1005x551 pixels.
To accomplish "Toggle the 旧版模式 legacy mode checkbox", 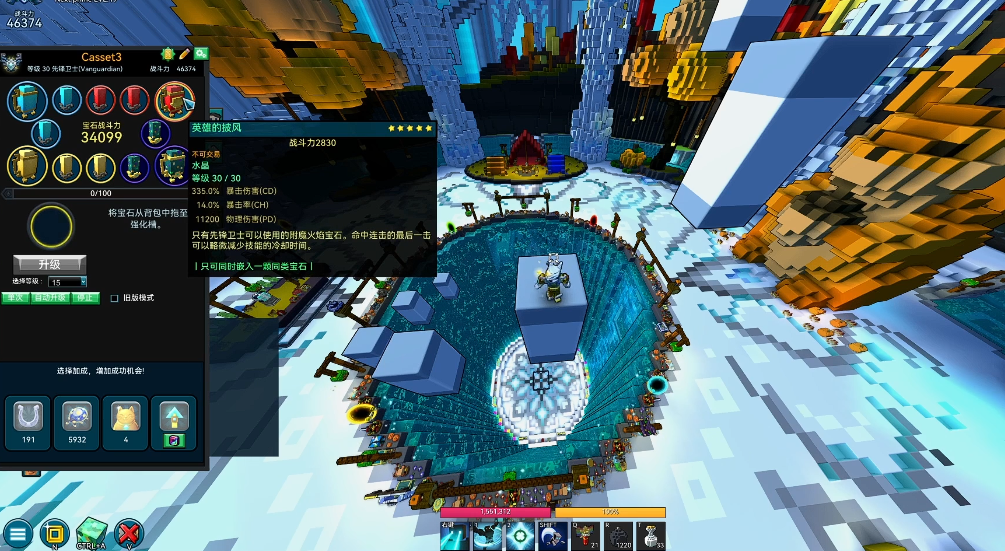I will click(x=114, y=298).
